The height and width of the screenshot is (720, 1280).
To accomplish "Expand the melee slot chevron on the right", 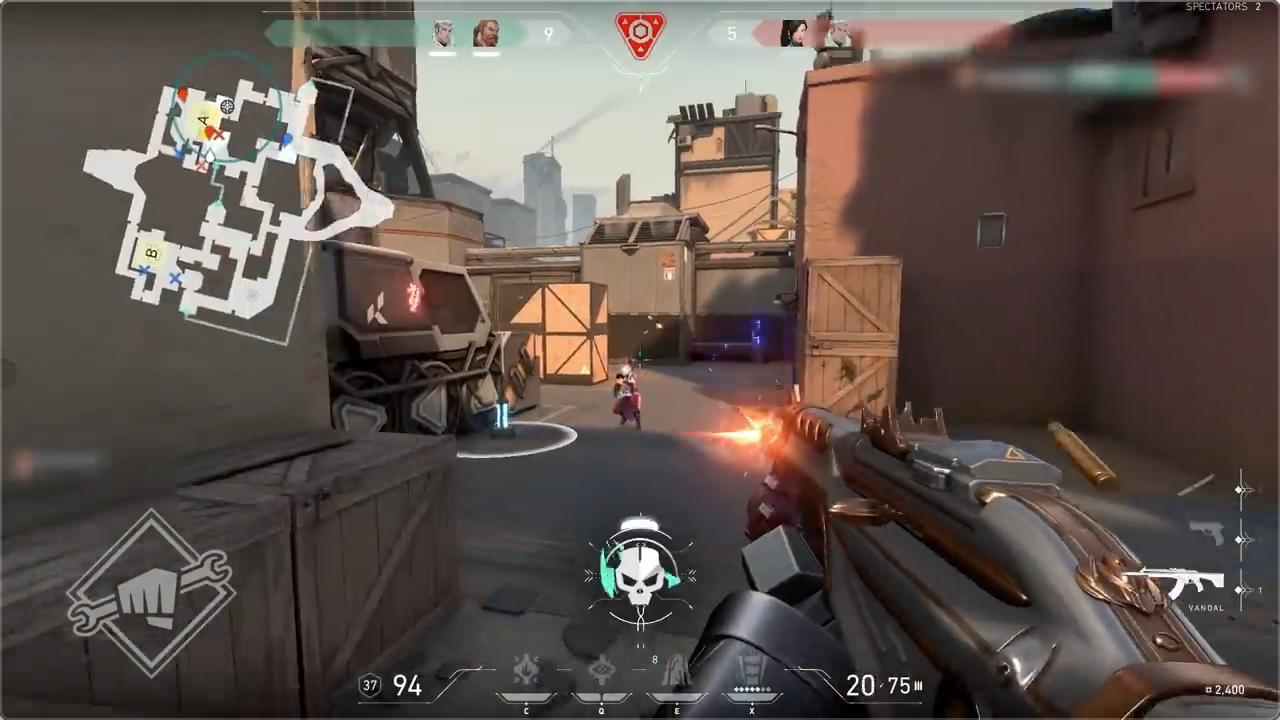I will coord(1238,488).
